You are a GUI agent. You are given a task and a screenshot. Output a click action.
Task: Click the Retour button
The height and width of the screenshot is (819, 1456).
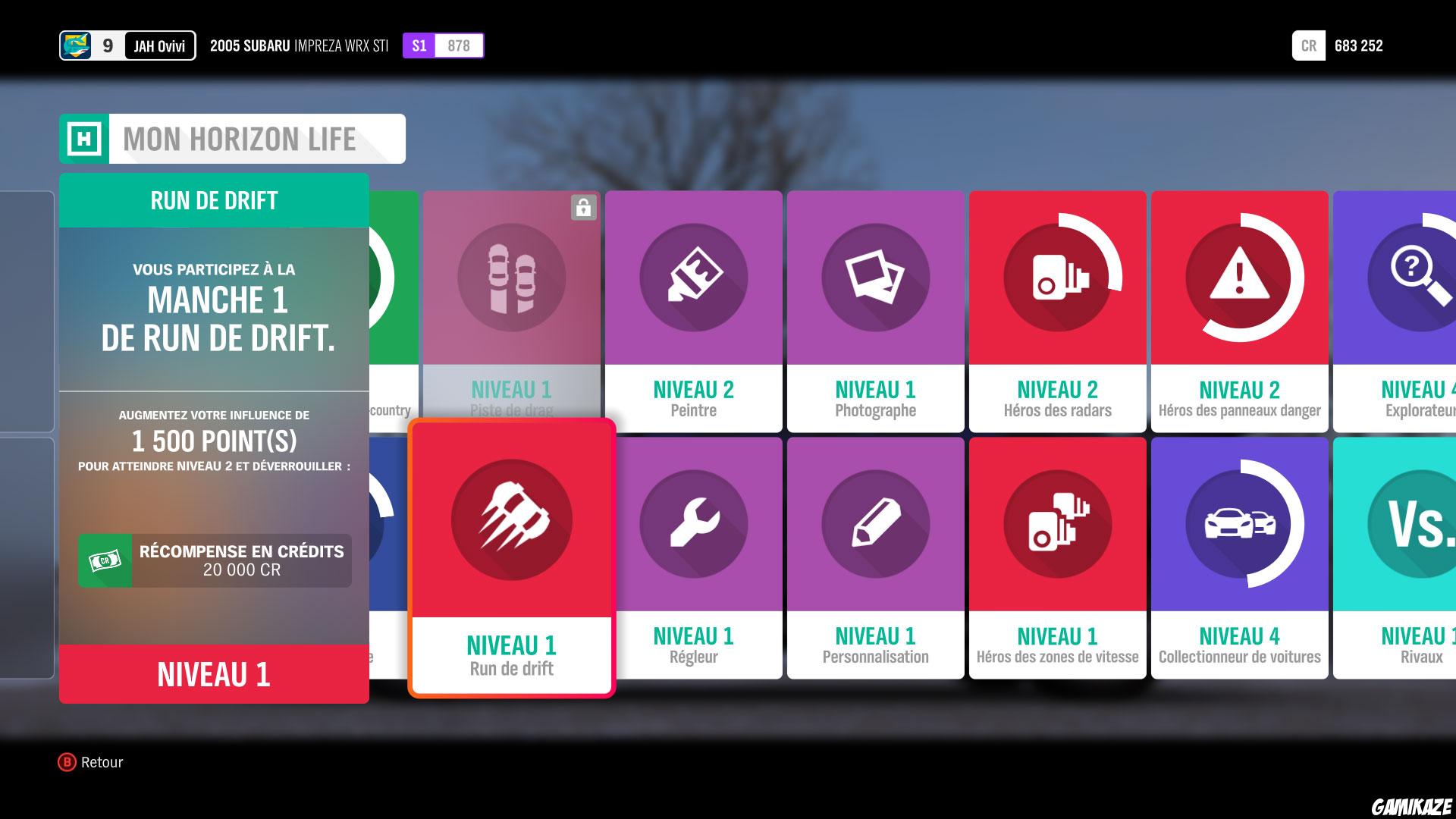click(91, 762)
